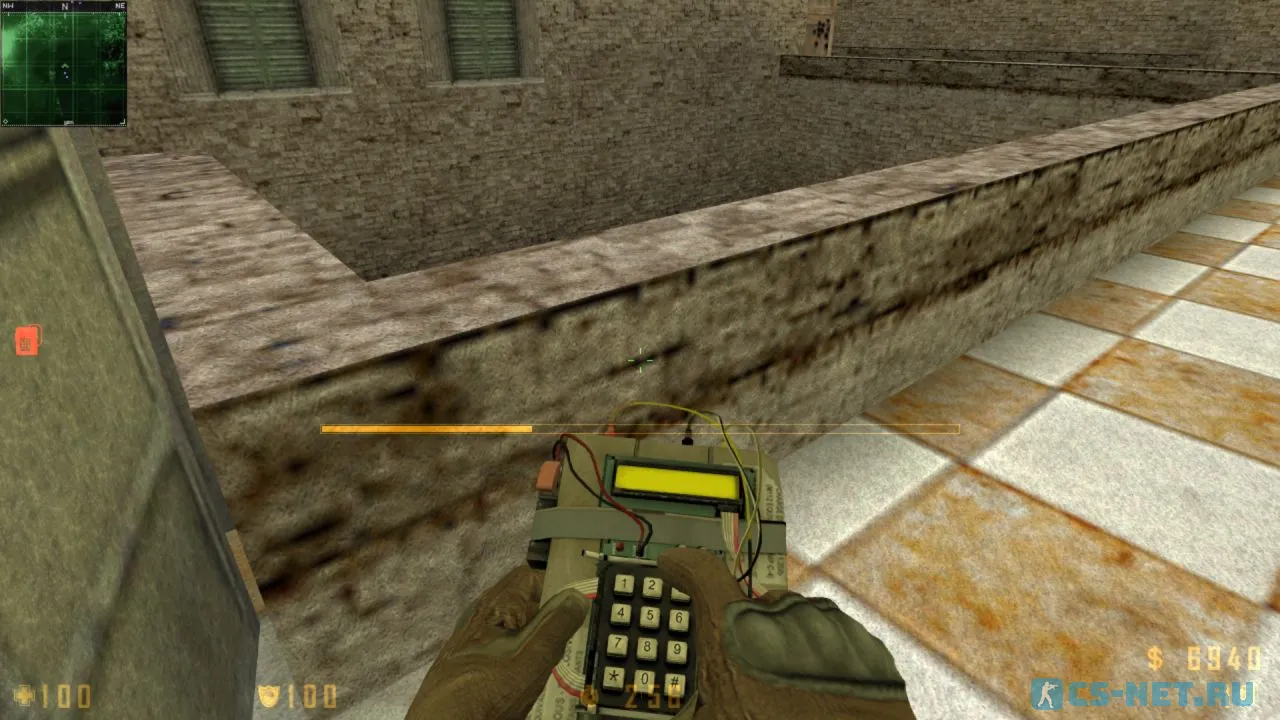Click the Counter-Terrorist figure in the watermark
This screenshot has height=720, width=1280.
(1048, 693)
